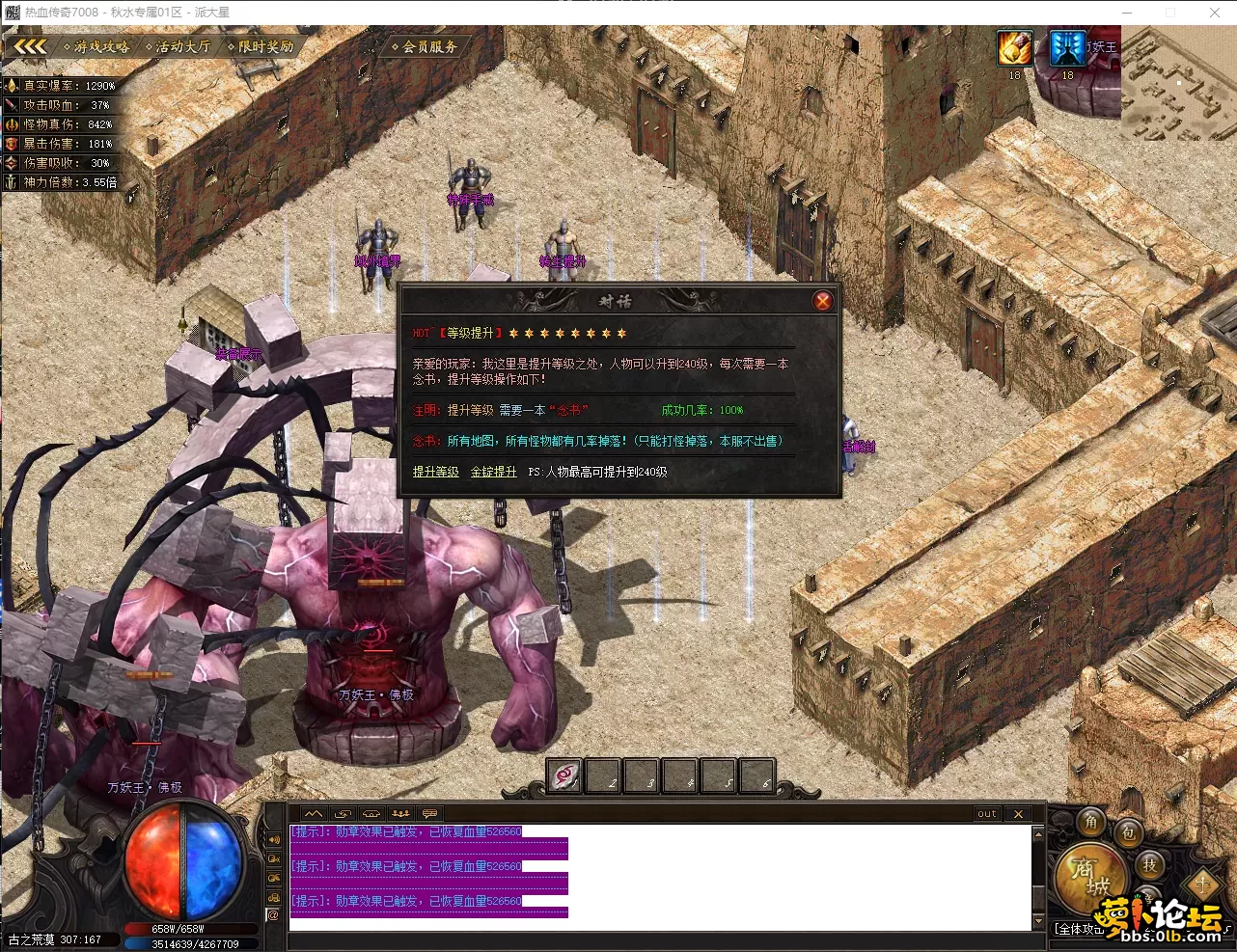
Task: Minimize the game window
Action: [x=1126, y=13]
